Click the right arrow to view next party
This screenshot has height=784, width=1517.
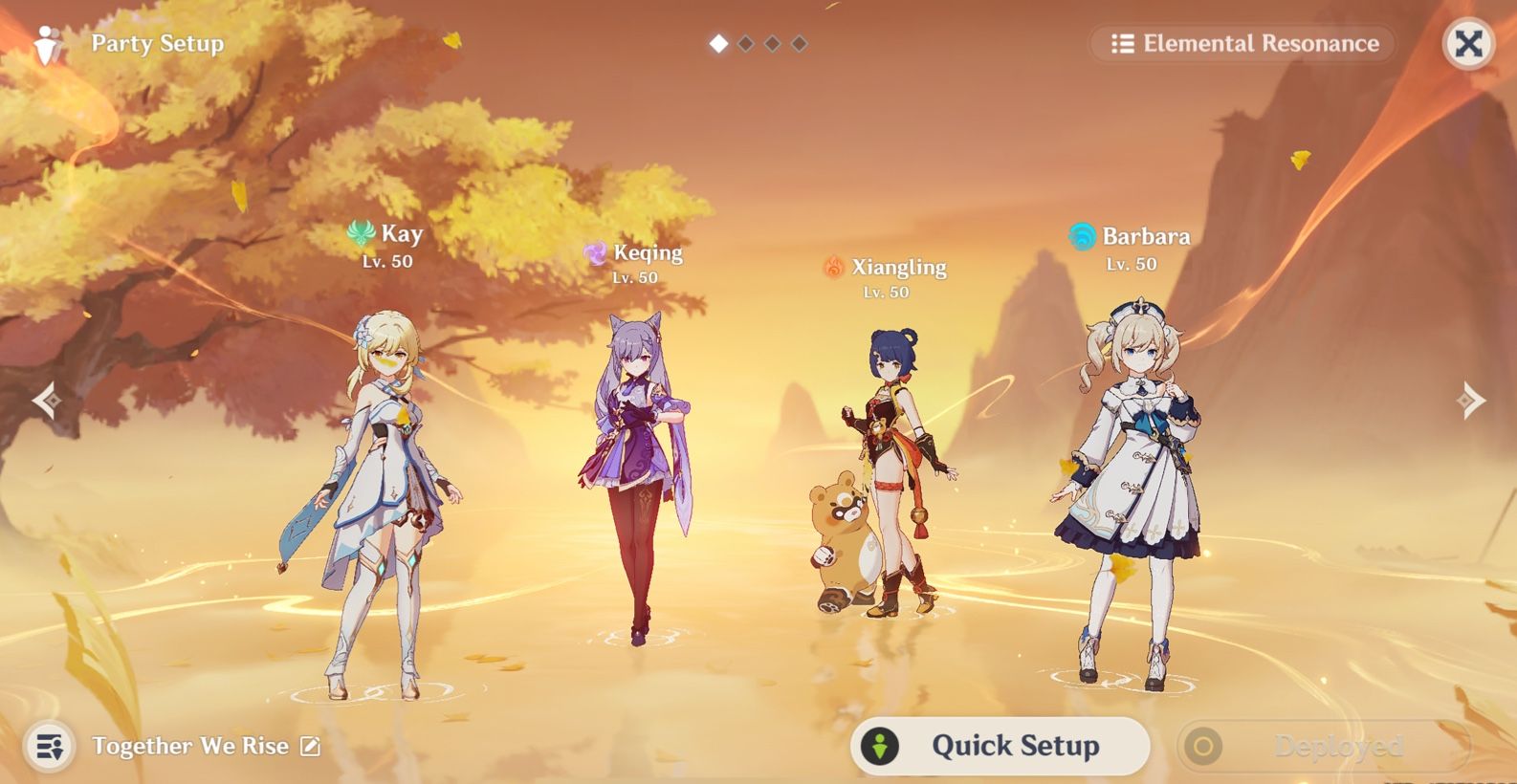pyautogui.click(x=1471, y=399)
